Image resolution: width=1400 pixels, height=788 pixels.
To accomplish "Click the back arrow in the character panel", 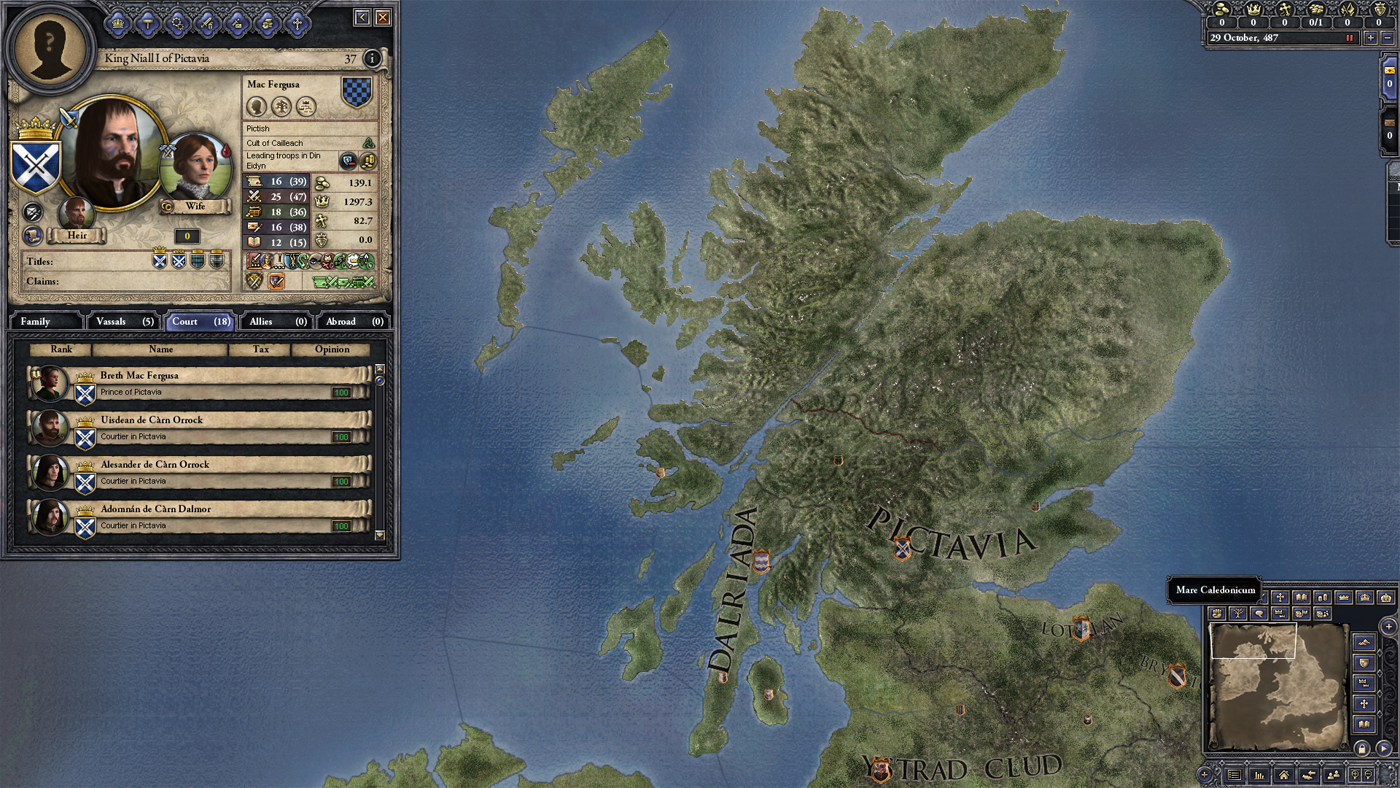I will pos(362,17).
